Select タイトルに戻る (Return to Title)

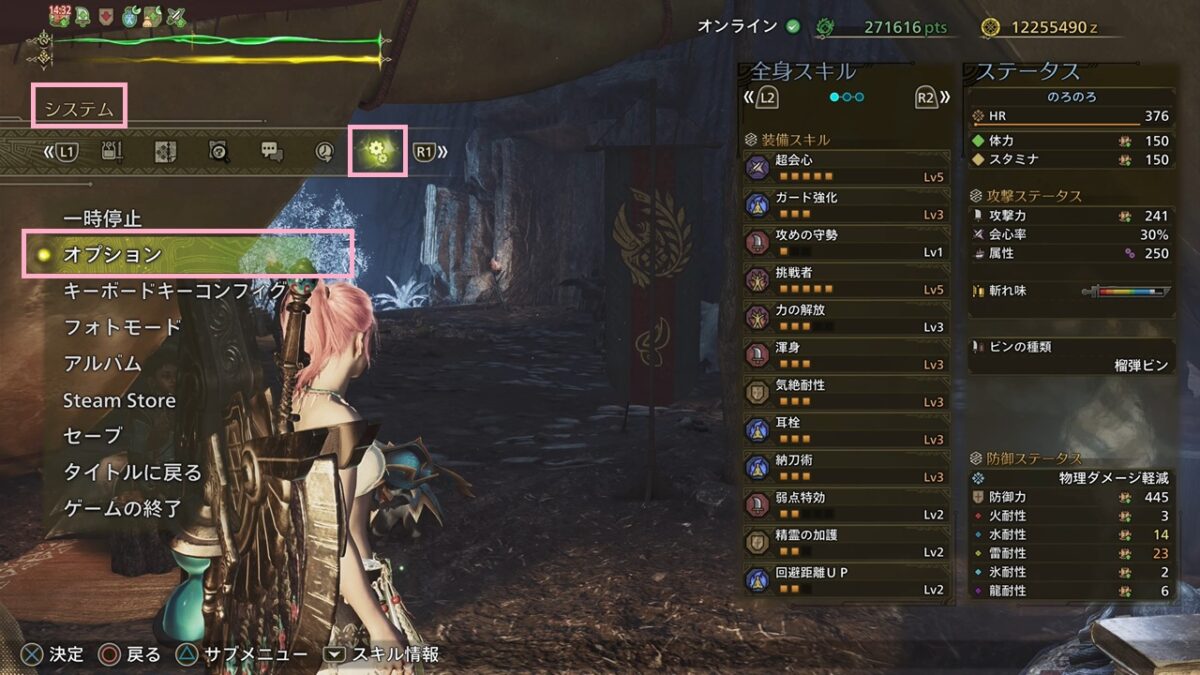[x=132, y=472]
